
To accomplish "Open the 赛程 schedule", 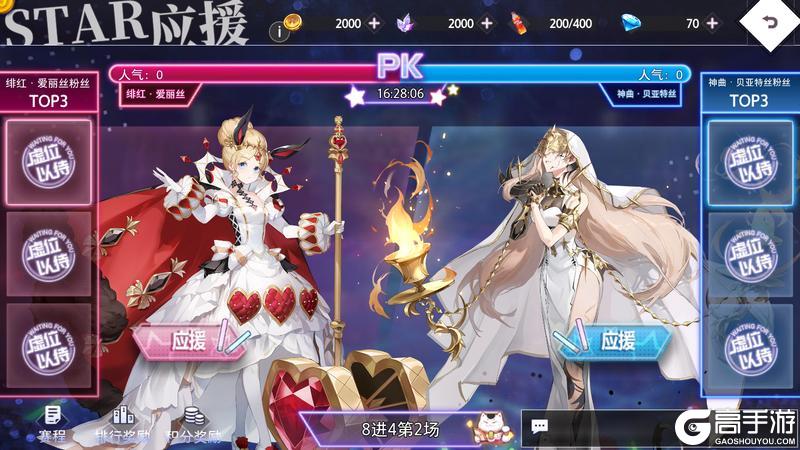I will tap(53, 424).
